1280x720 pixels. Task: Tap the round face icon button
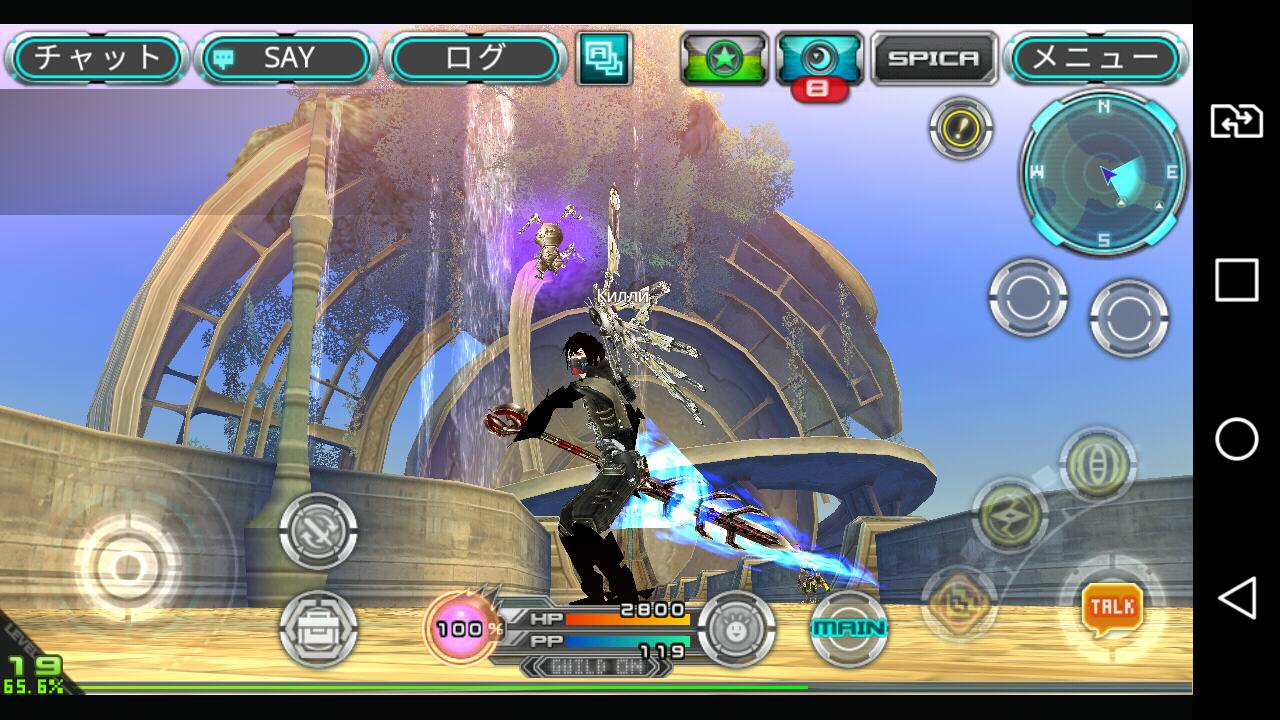[x=736, y=629]
